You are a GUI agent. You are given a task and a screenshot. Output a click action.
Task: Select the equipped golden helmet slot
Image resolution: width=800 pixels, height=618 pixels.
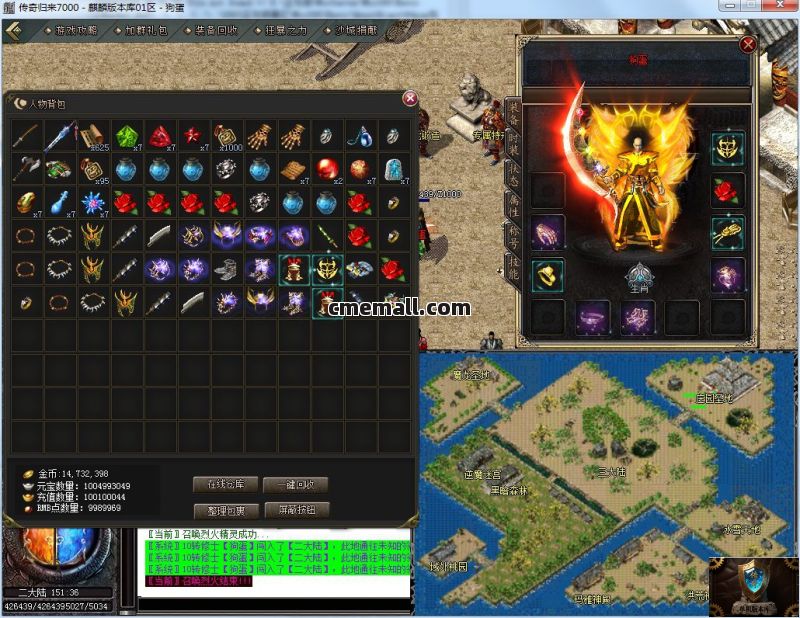tap(728, 149)
